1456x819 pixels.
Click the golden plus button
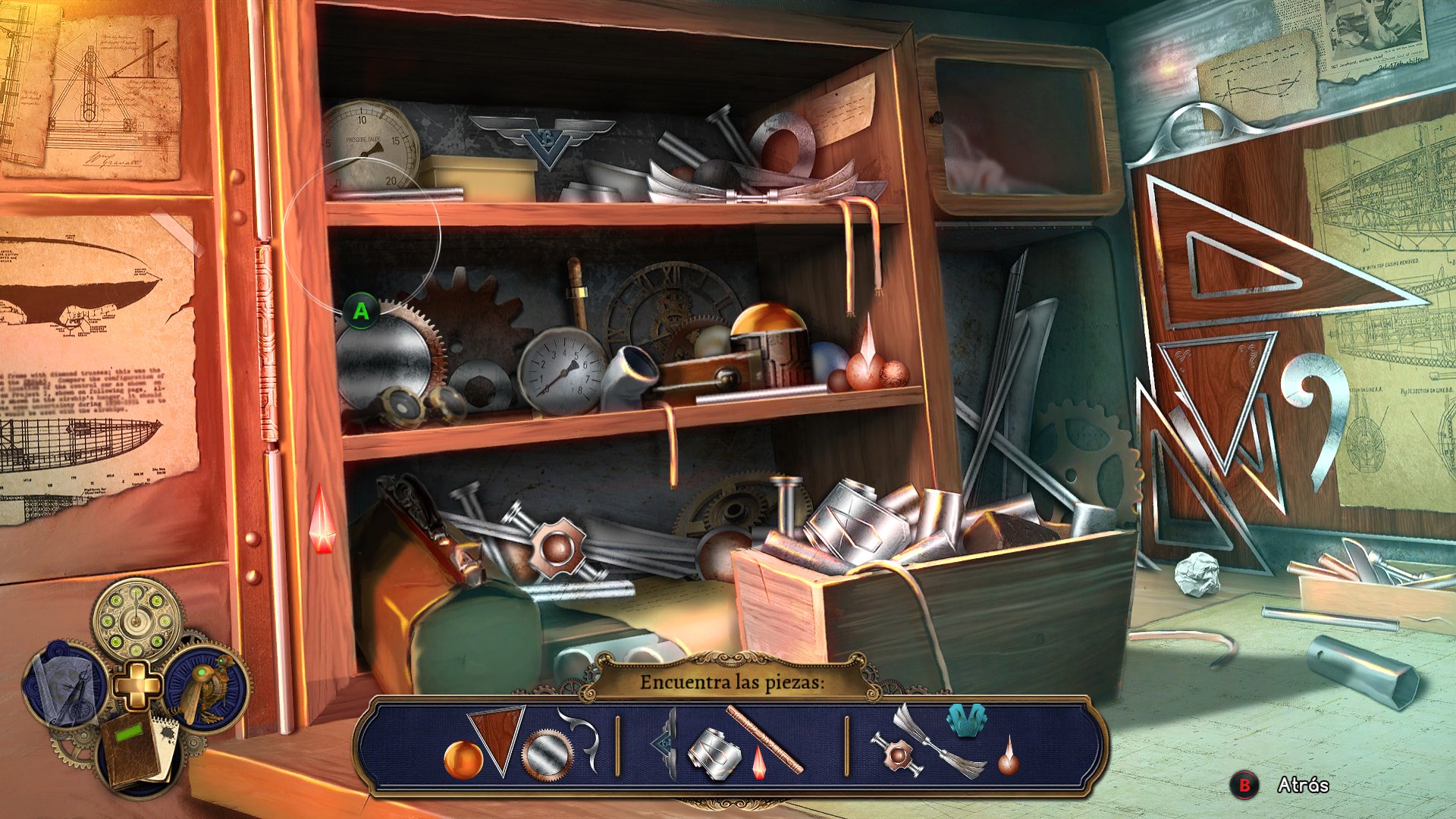[x=137, y=685]
